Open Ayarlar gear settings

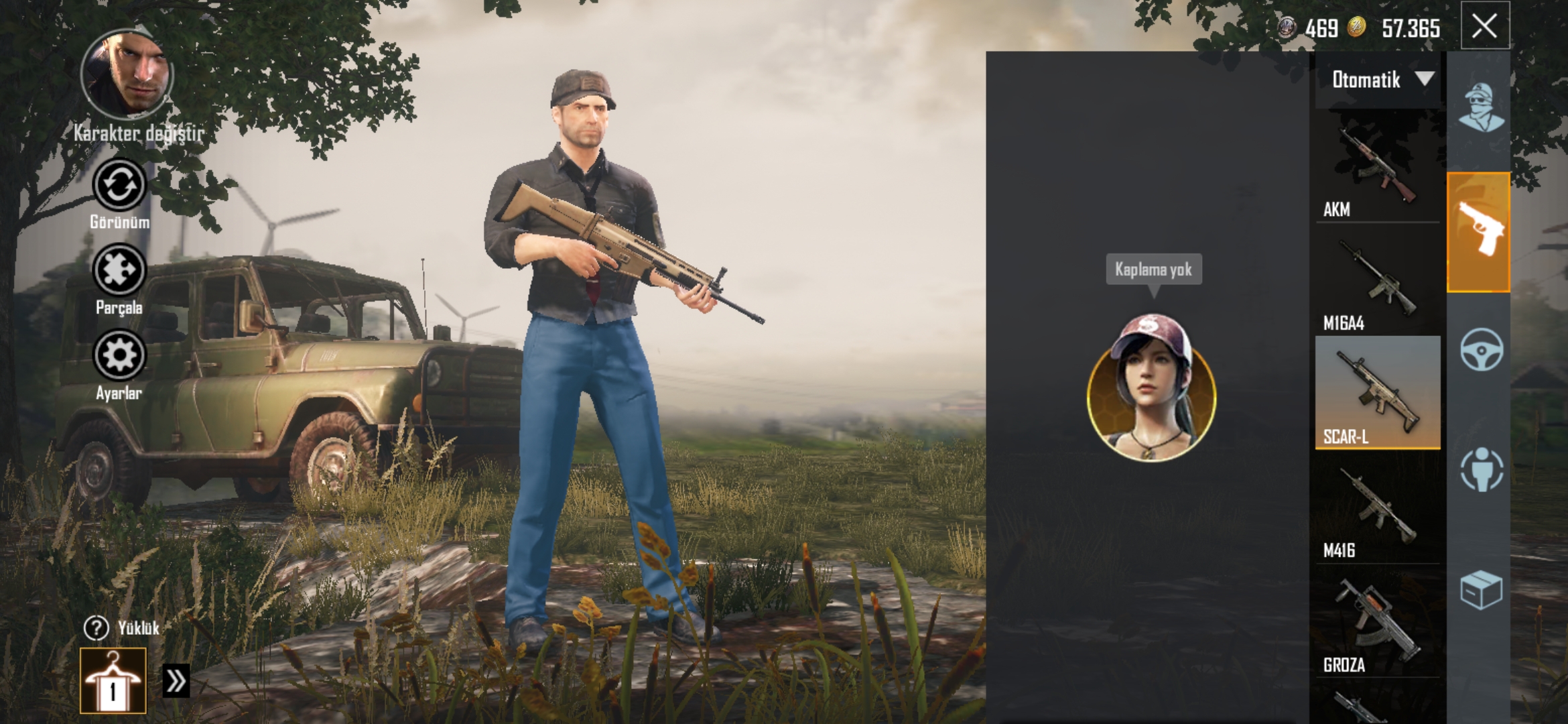(119, 356)
